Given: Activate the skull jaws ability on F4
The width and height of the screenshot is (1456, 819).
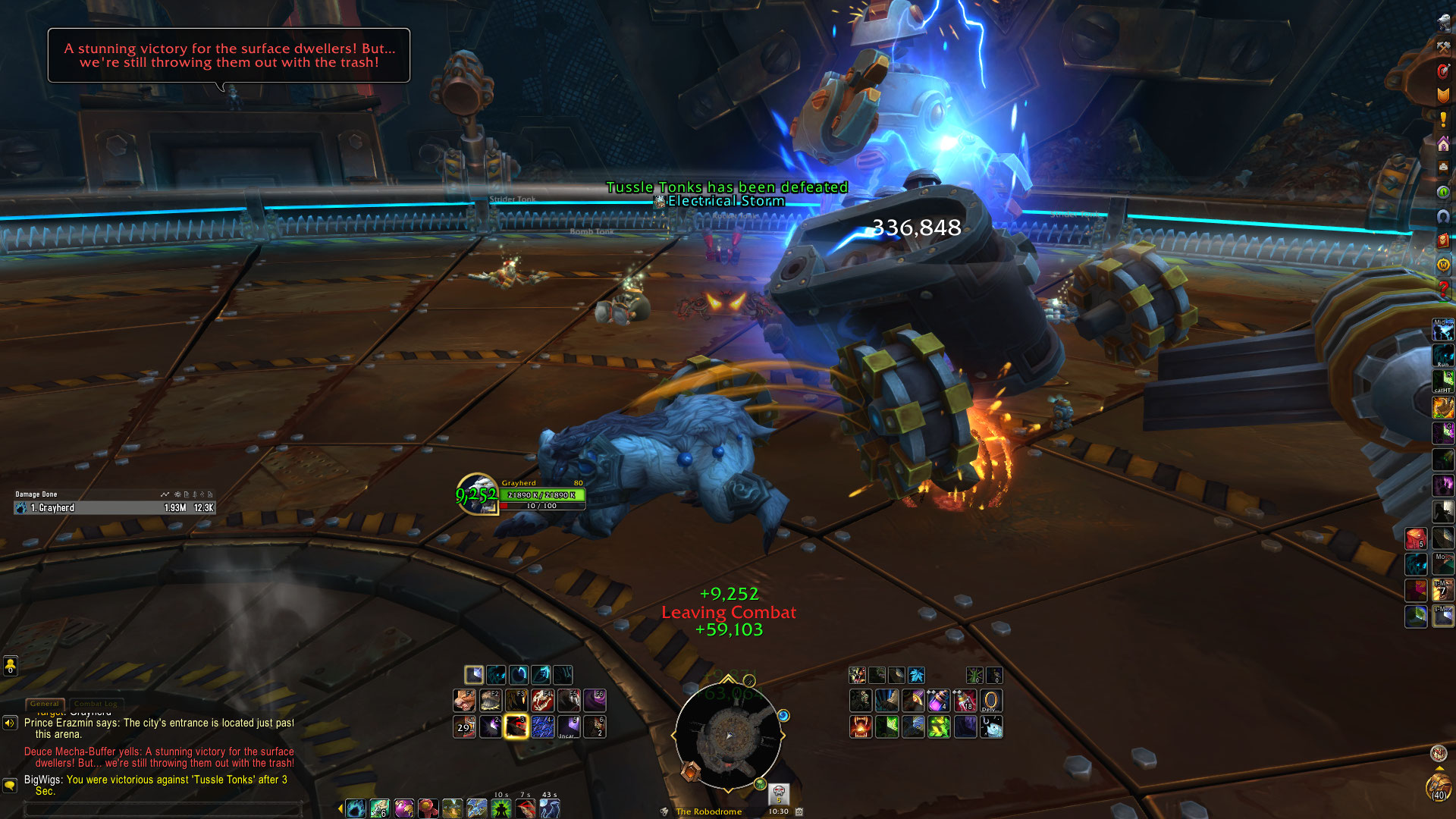Looking at the screenshot, I should click(x=542, y=700).
